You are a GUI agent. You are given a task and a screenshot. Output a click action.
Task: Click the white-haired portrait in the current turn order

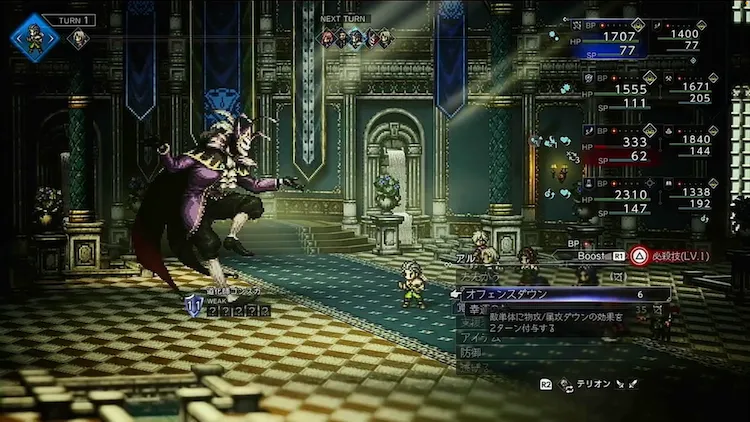pyautogui.click(x=77, y=39)
